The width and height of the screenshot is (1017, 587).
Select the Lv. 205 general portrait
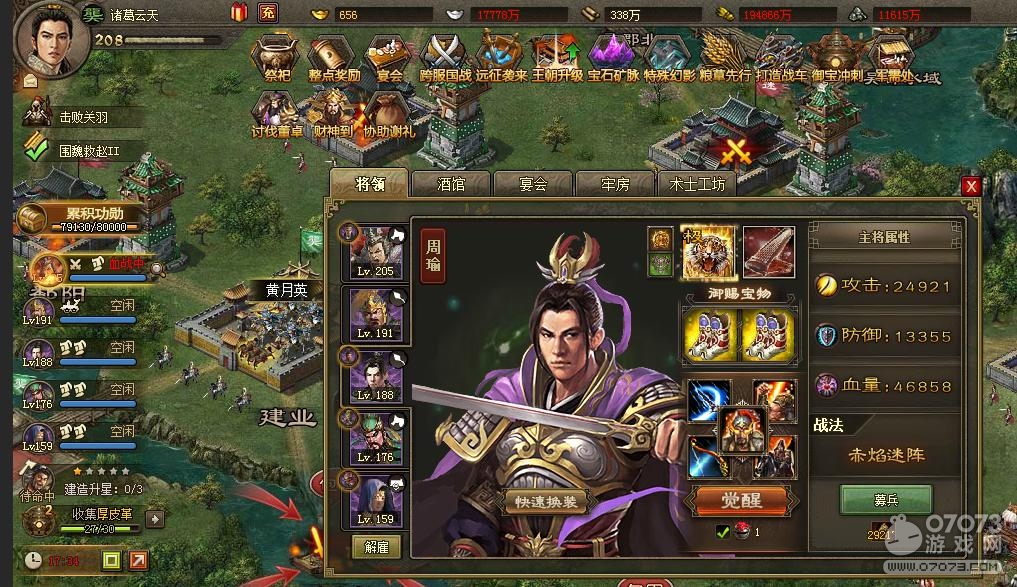point(375,252)
